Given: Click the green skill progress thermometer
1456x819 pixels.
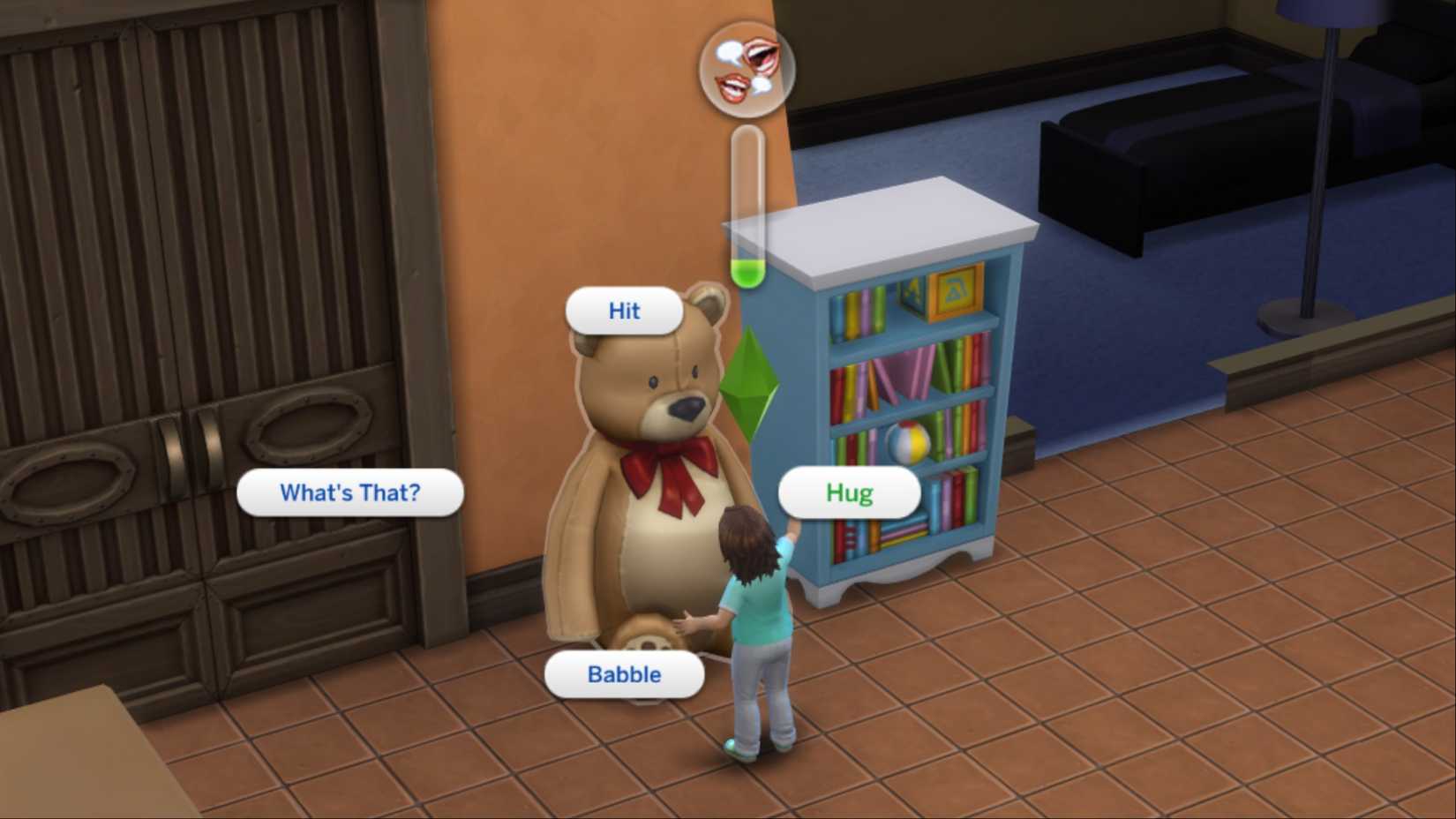Looking at the screenshot, I should [748, 212].
